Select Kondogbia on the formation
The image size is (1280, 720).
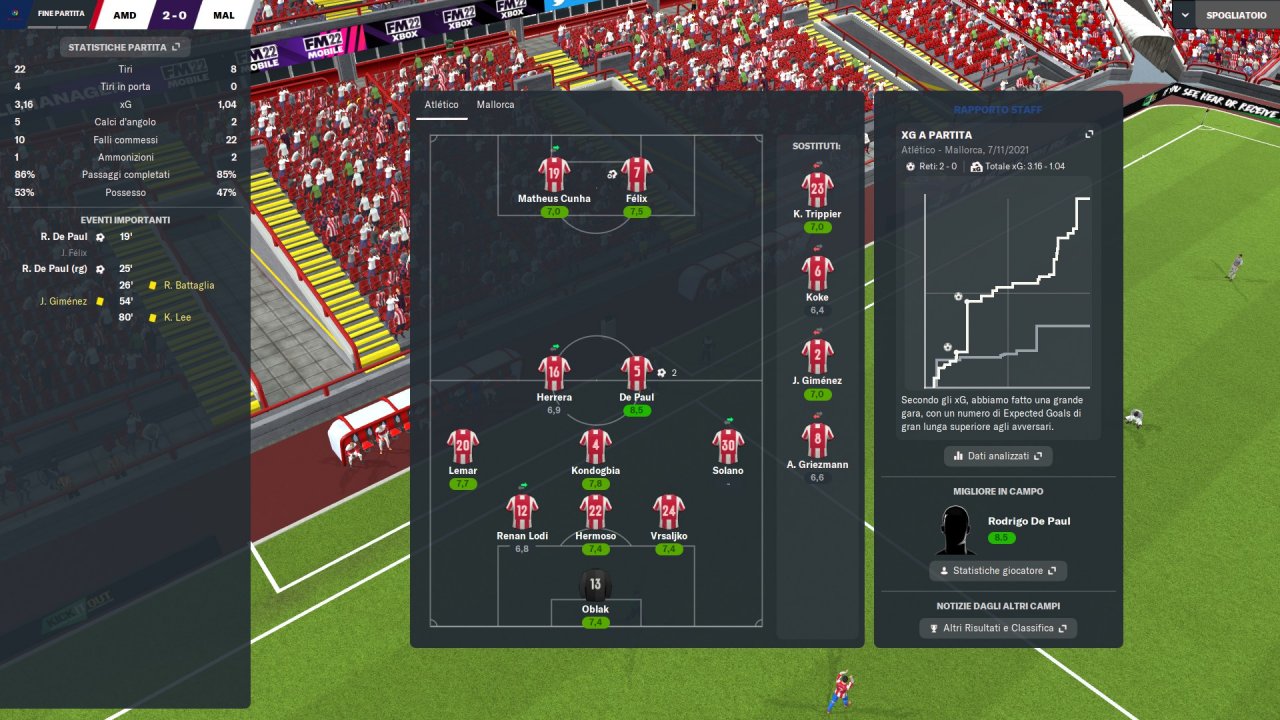click(595, 446)
